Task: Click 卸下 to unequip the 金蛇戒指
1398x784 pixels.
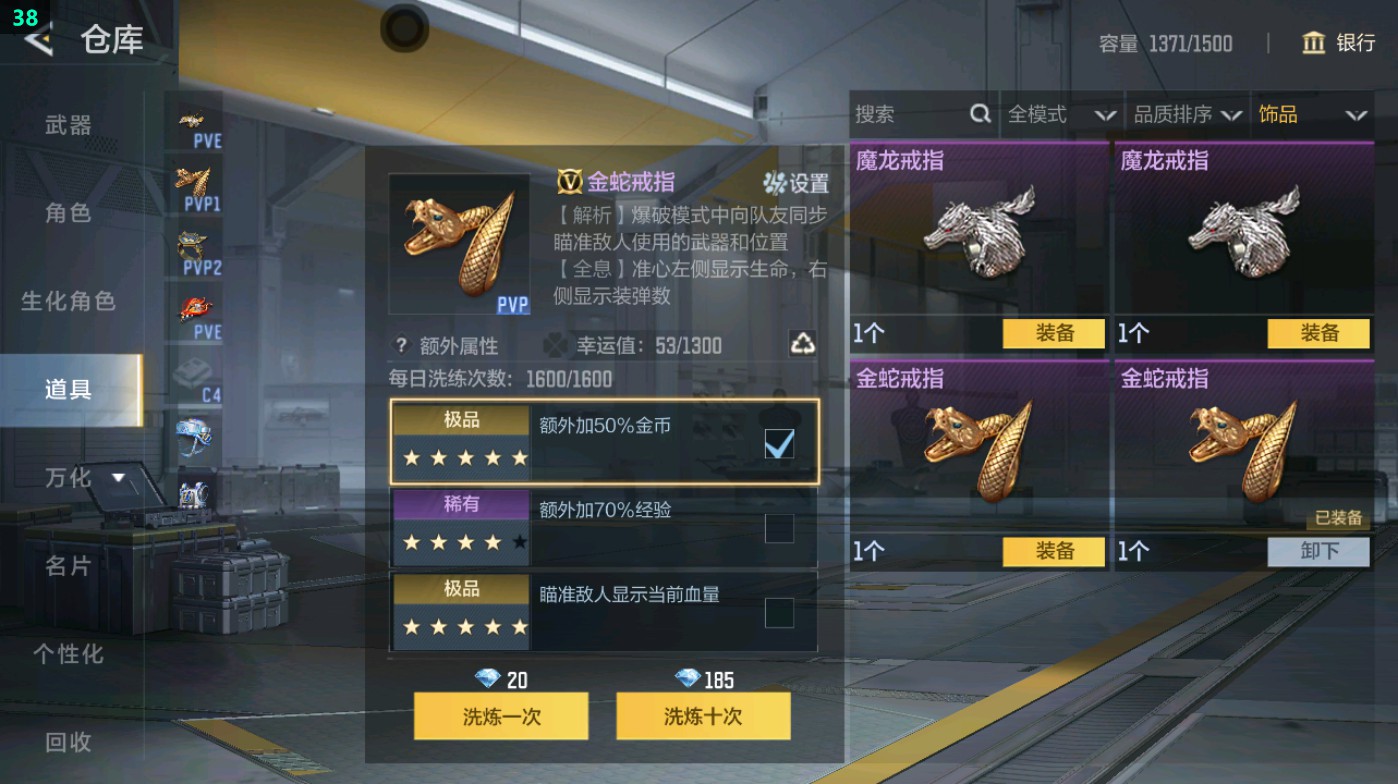Action: pos(1320,551)
